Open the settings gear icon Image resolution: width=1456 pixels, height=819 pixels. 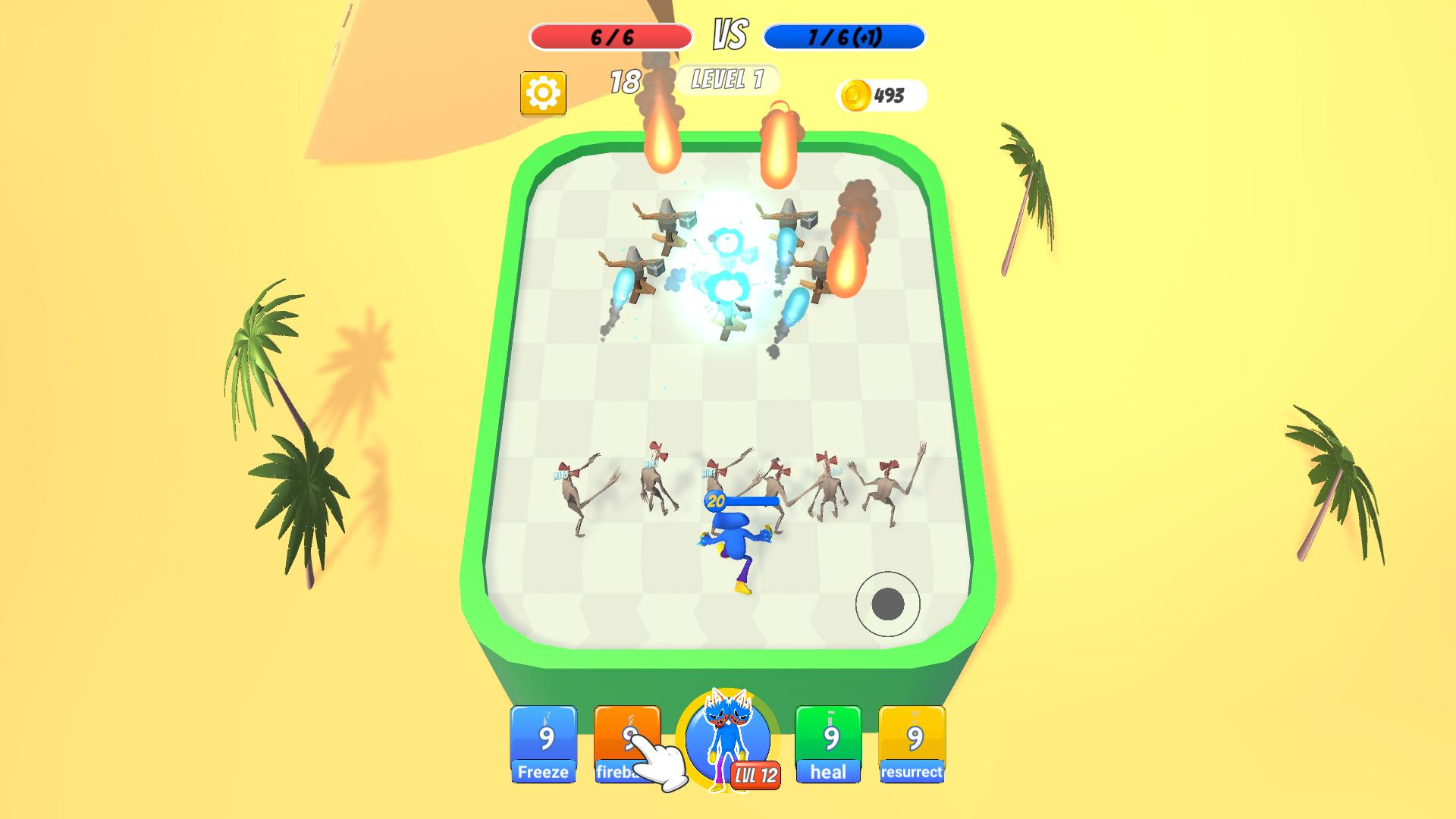tap(543, 92)
